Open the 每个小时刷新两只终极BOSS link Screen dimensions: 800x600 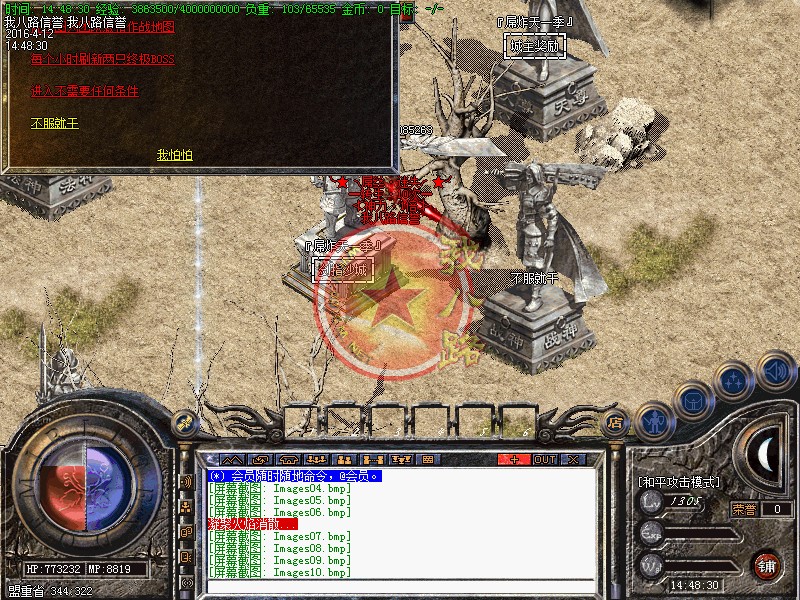[102, 59]
